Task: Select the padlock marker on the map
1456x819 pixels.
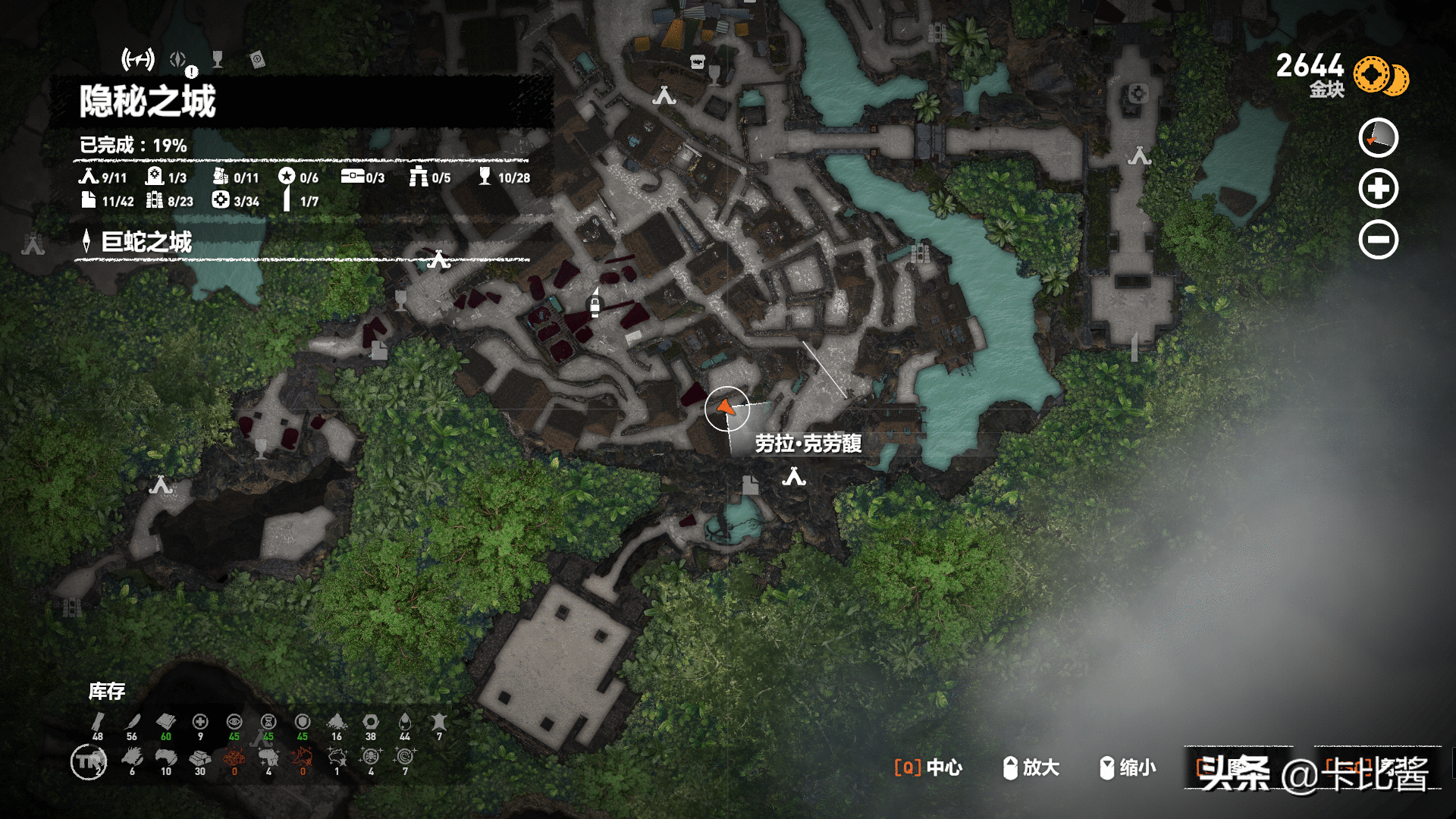Action: pyautogui.click(x=595, y=306)
